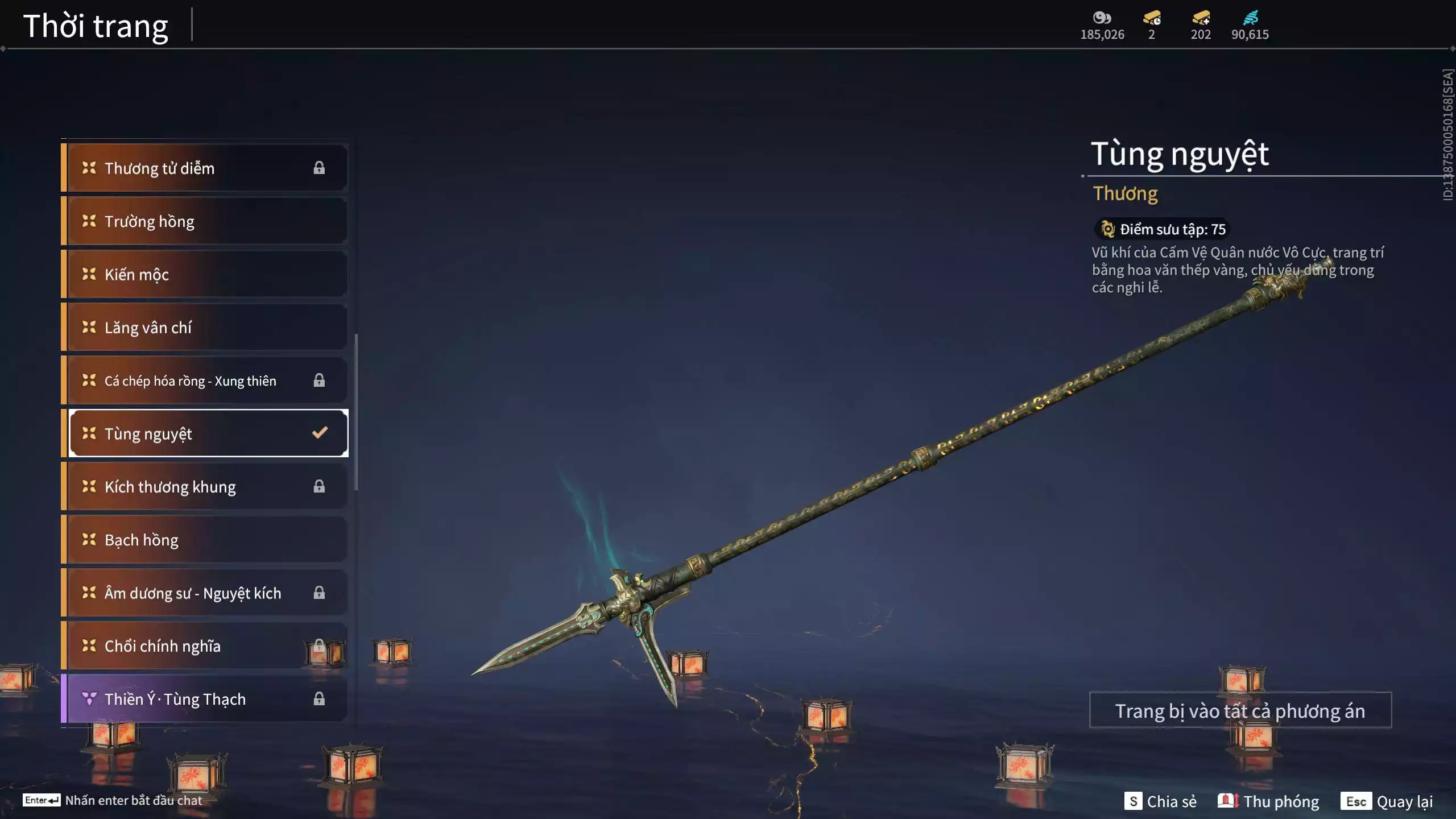Choose Trường hồng from the list
Screen dimensions: 1456x819
[205, 221]
